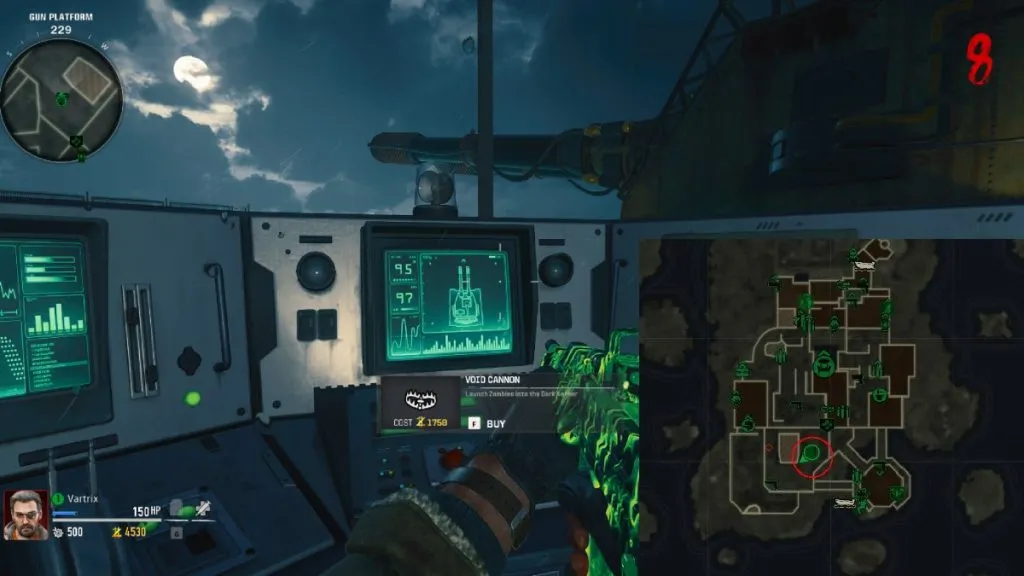The image size is (1024, 576).
Task: Select Vartrix's character portrait
Action: pyautogui.click(x=25, y=515)
